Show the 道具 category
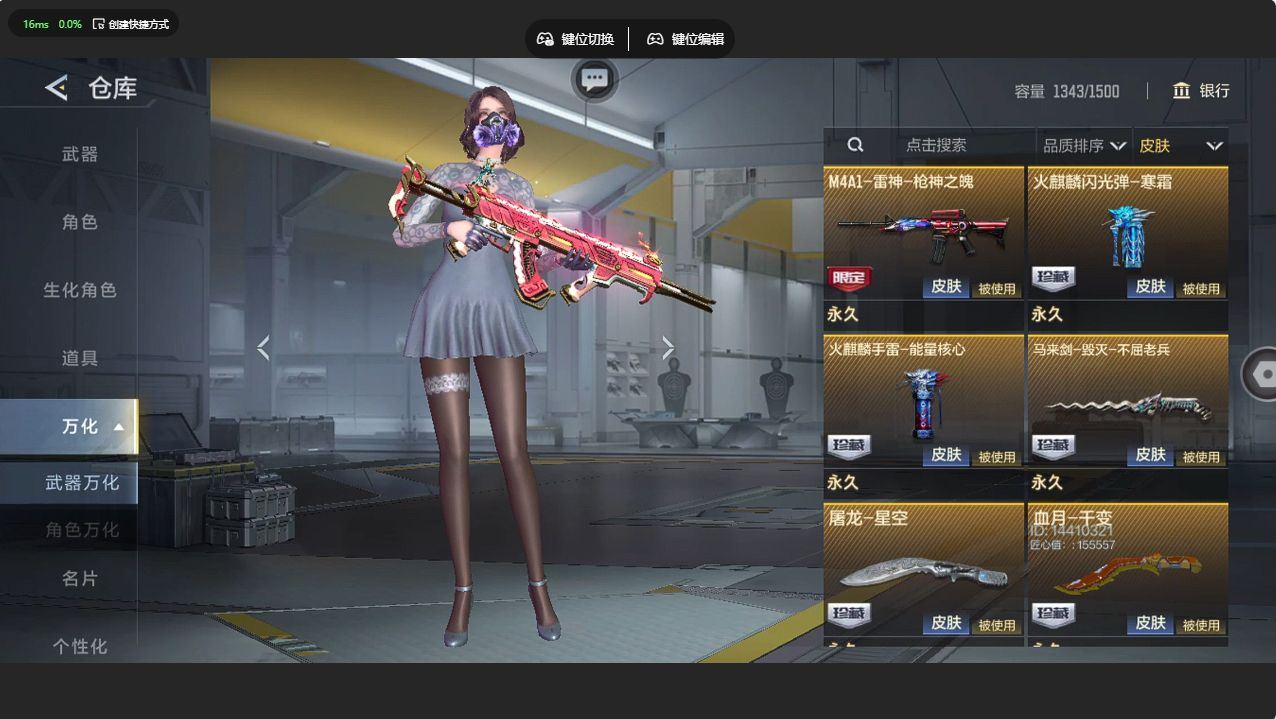This screenshot has height=719, width=1276. (80, 358)
